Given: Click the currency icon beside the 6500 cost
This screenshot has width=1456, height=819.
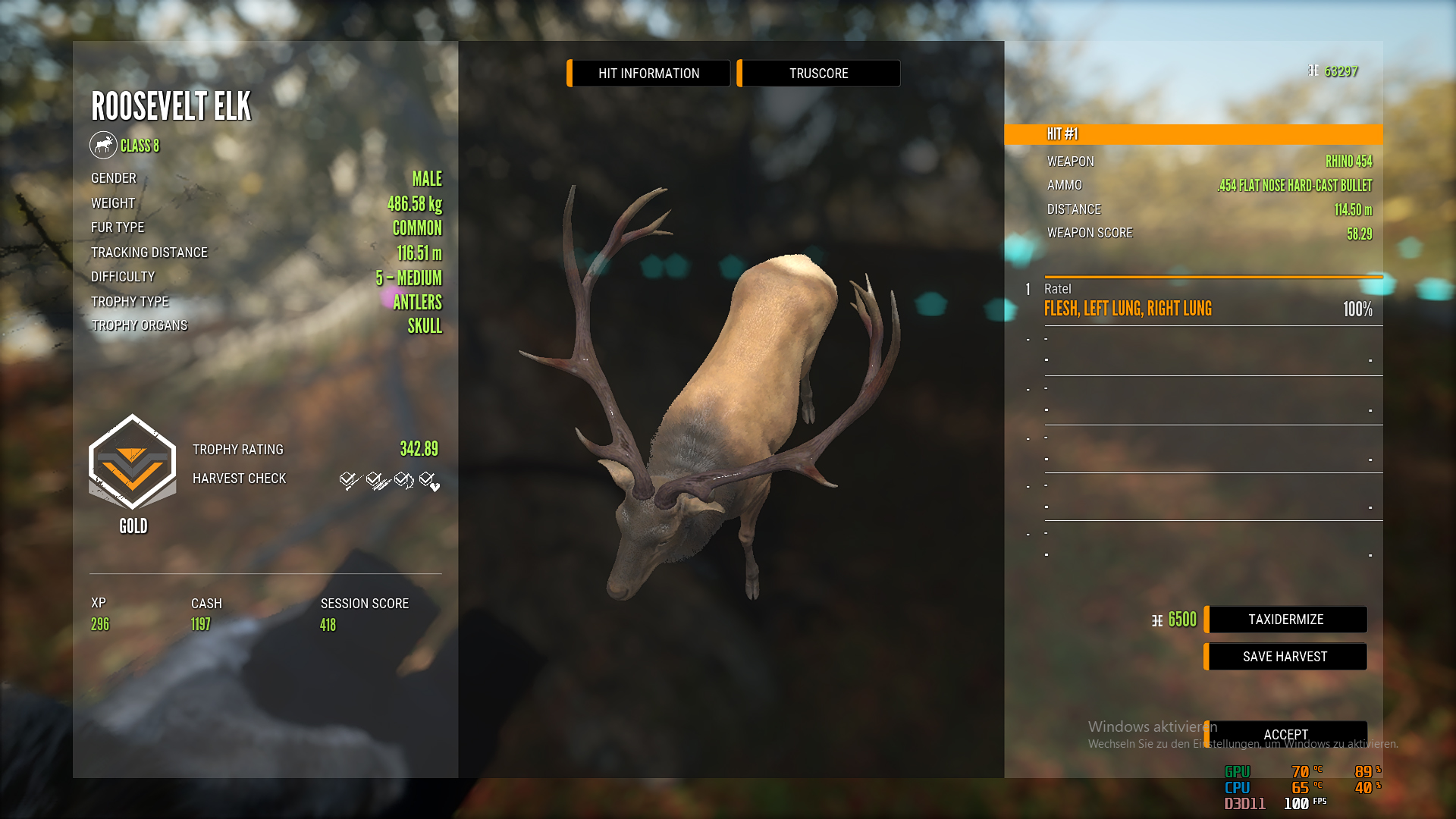Looking at the screenshot, I should (x=1156, y=620).
